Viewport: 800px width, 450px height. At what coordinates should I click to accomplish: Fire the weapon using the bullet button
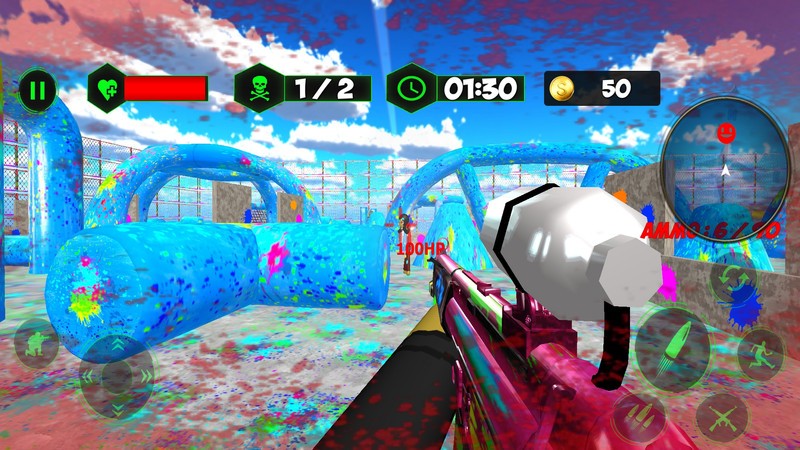[672, 345]
